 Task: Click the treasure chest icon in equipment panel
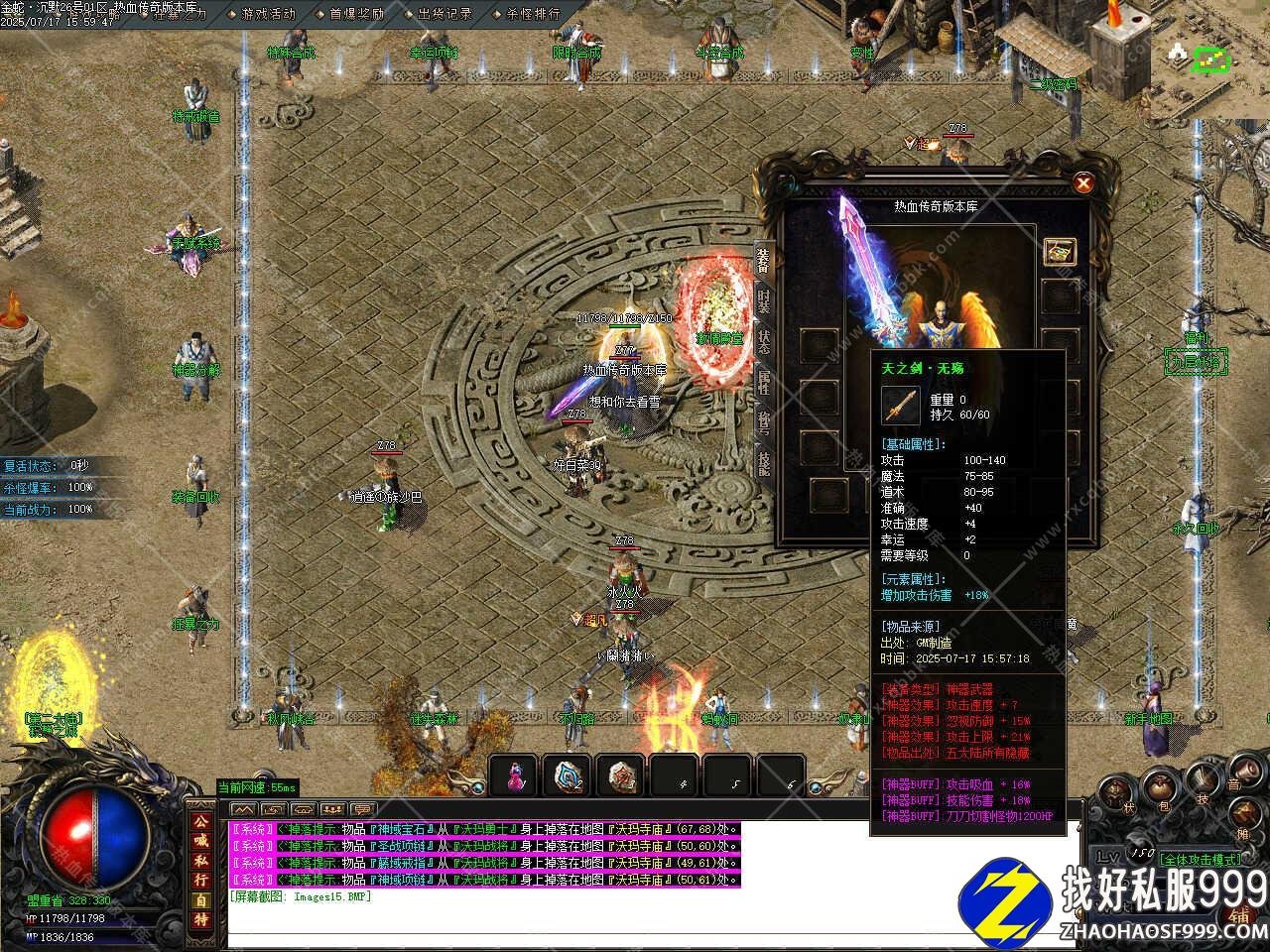[x=1060, y=251]
